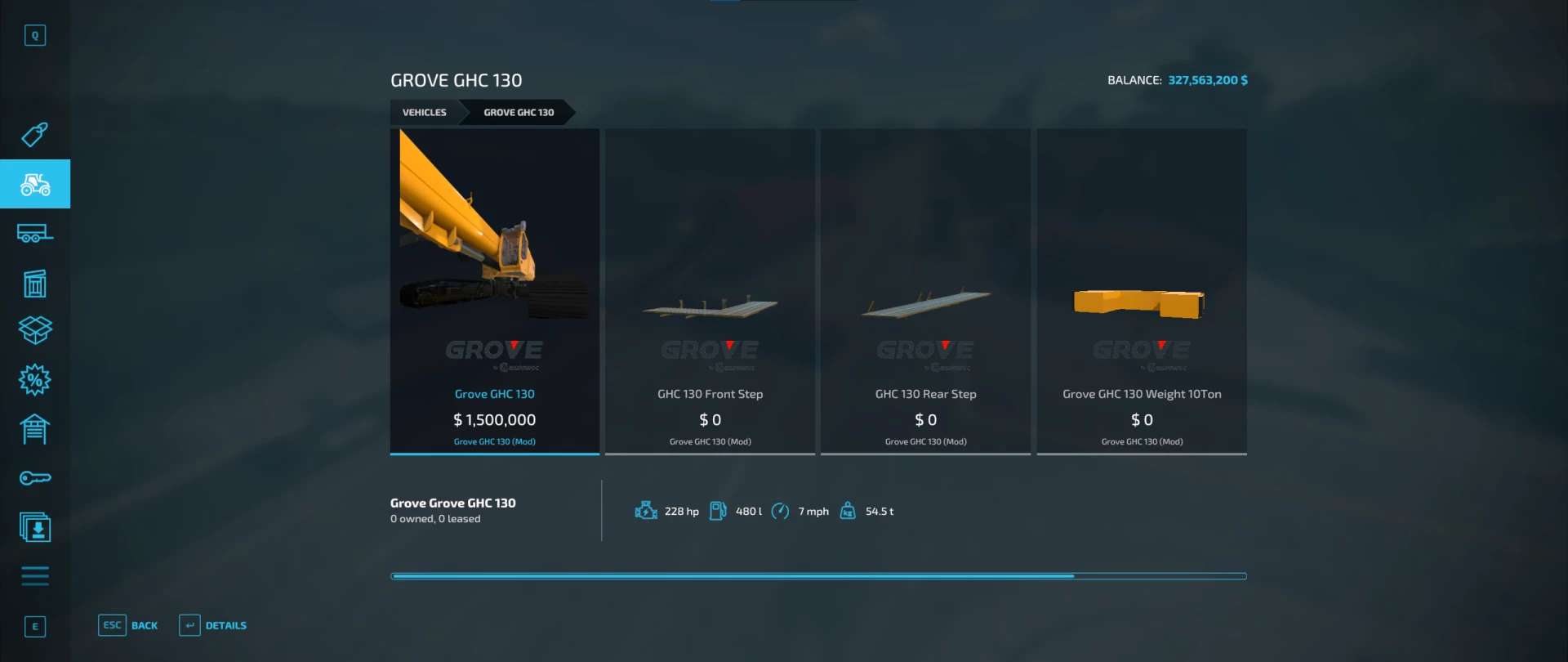Open the key leasing category

[x=34, y=478]
